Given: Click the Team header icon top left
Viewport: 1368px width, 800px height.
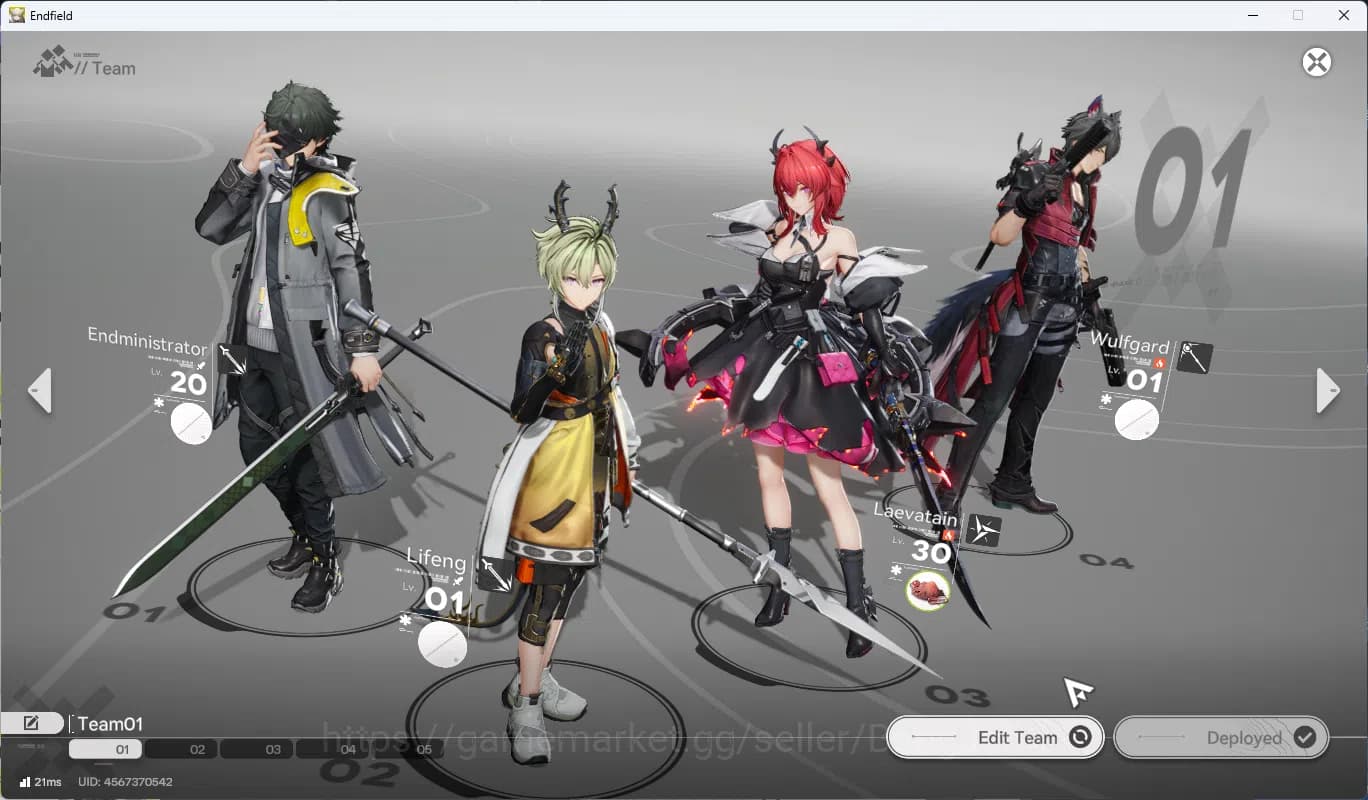Looking at the screenshot, I should [x=52, y=63].
